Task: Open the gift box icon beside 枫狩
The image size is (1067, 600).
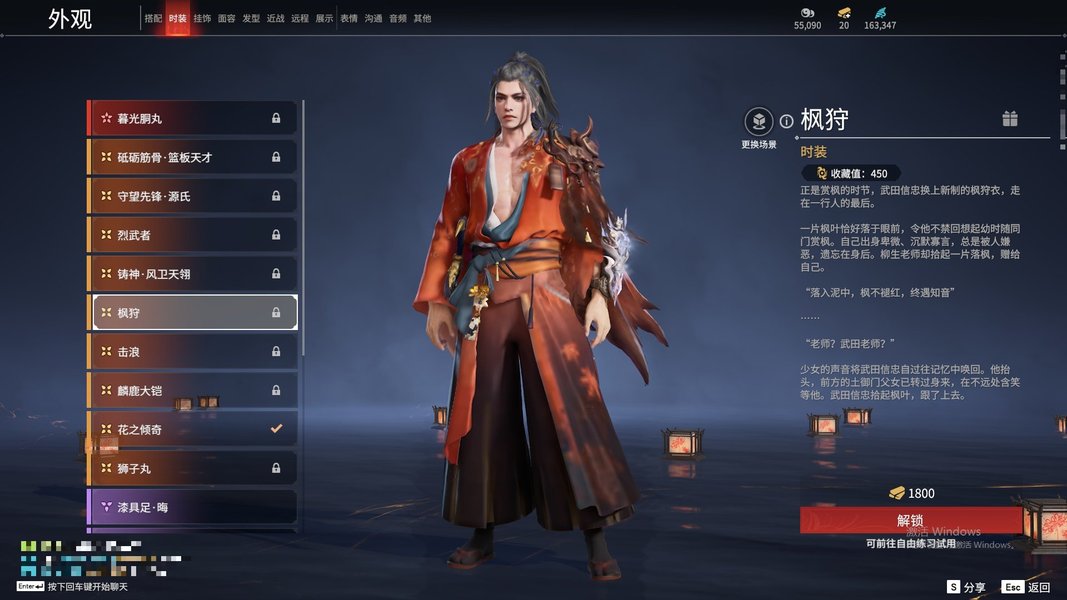Action: pos(1010,119)
